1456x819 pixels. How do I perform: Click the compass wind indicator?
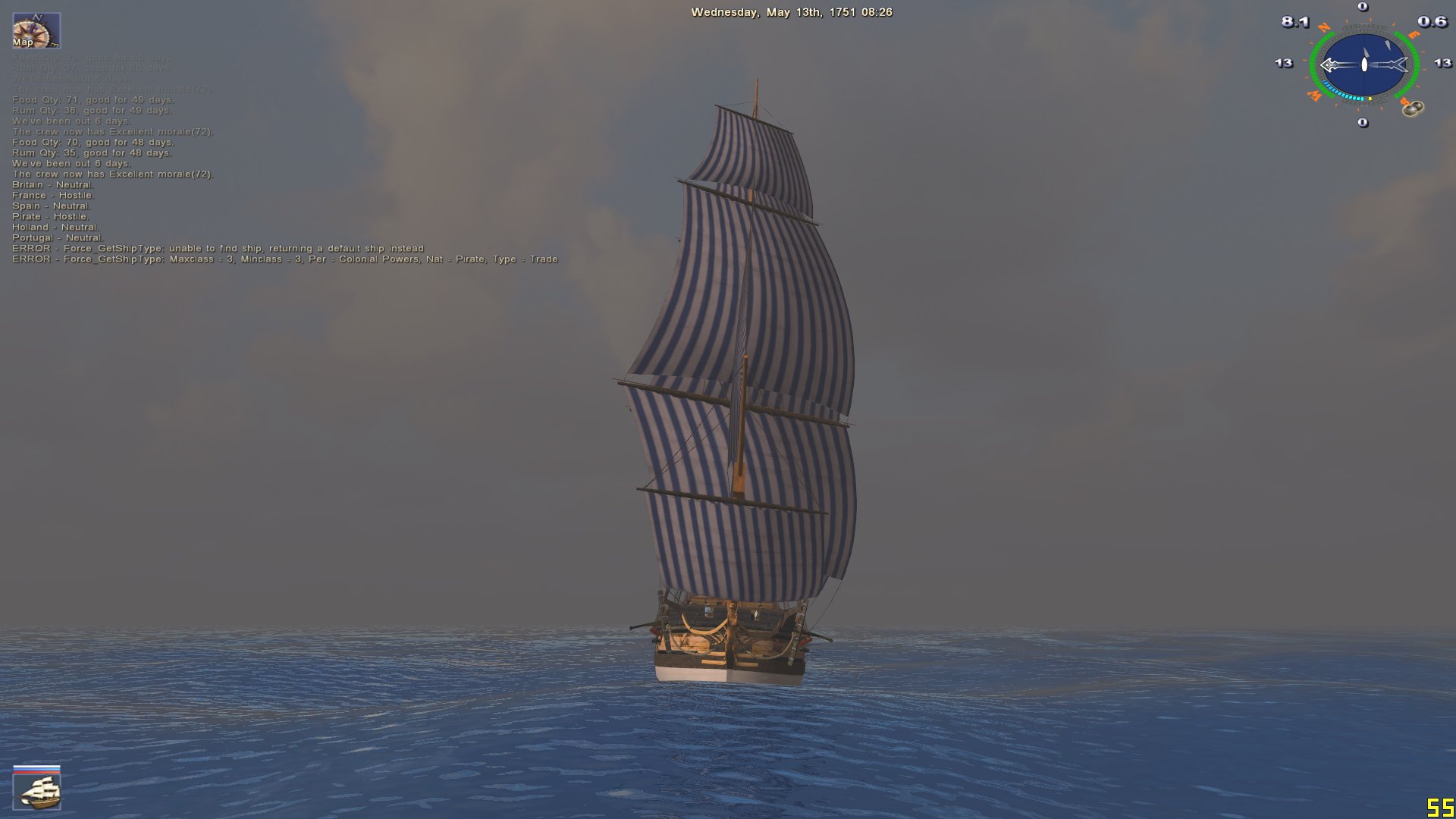(x=1363, y=64)
